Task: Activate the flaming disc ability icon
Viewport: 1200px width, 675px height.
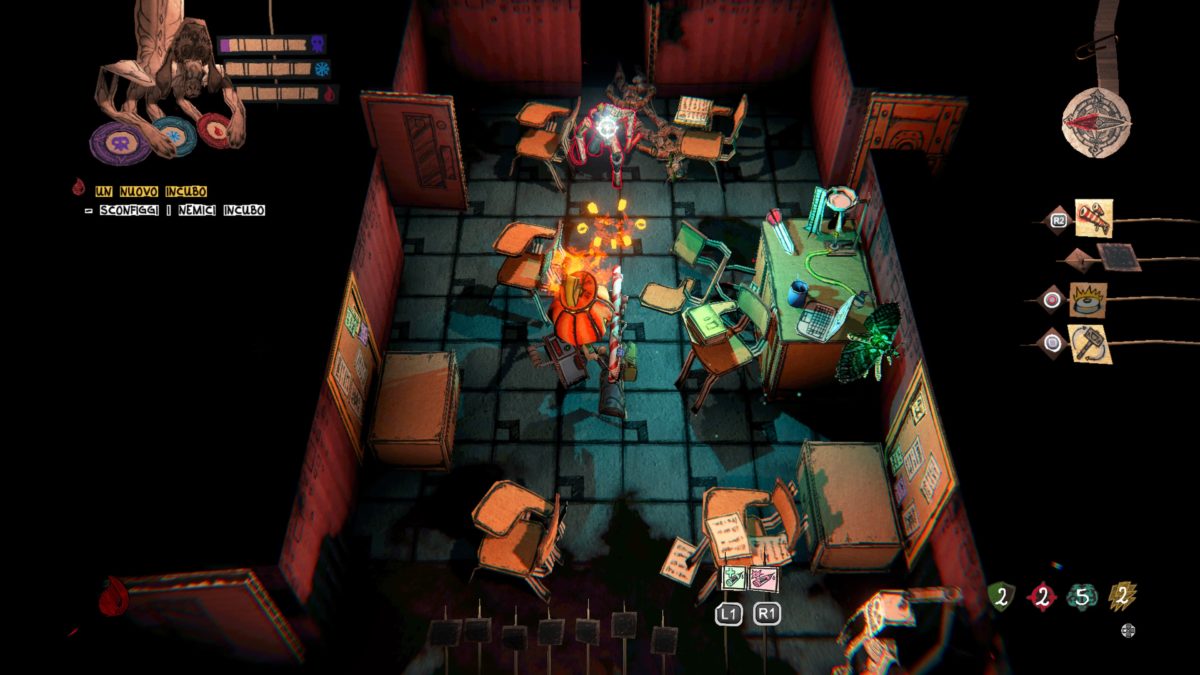Action: (x=1088, y=299)
